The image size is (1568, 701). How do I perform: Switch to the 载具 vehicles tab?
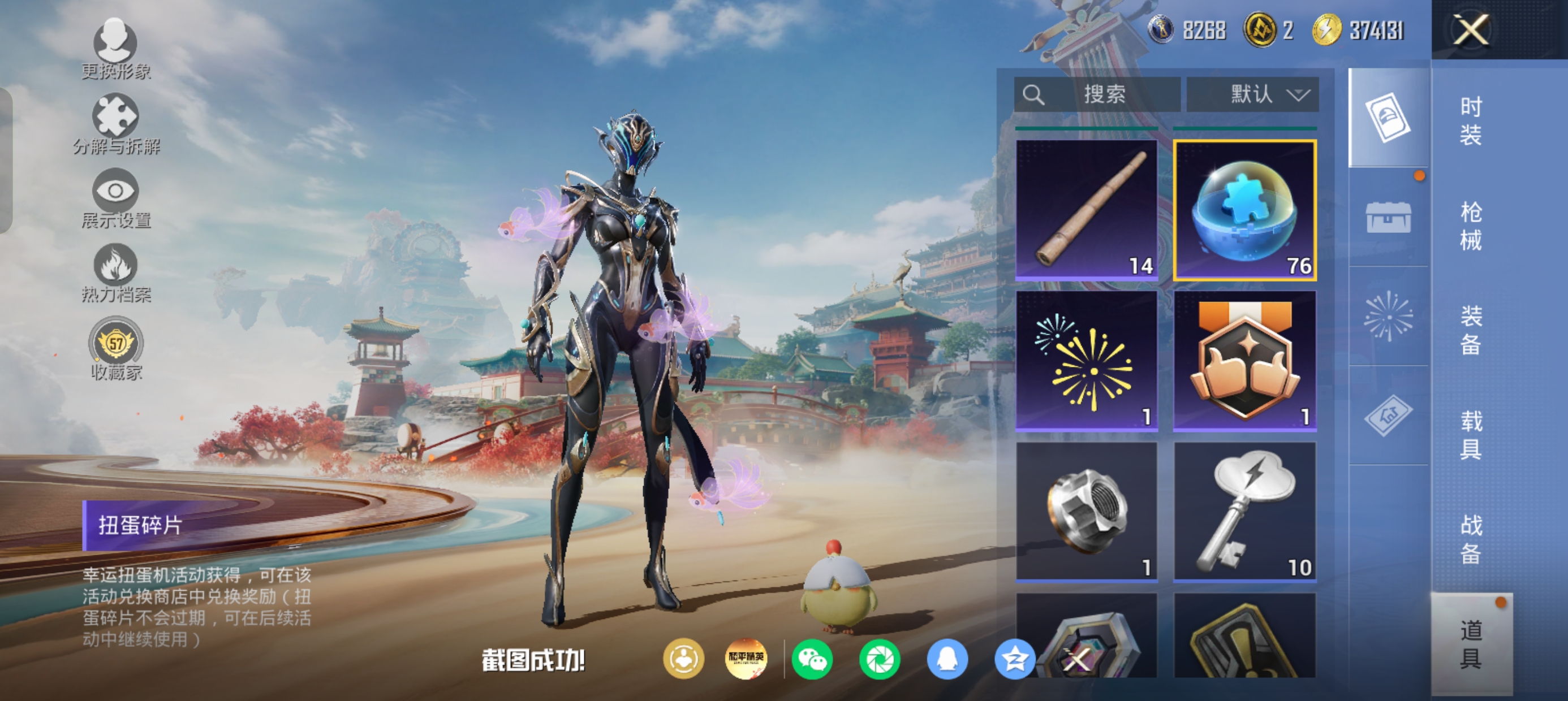1471,434
